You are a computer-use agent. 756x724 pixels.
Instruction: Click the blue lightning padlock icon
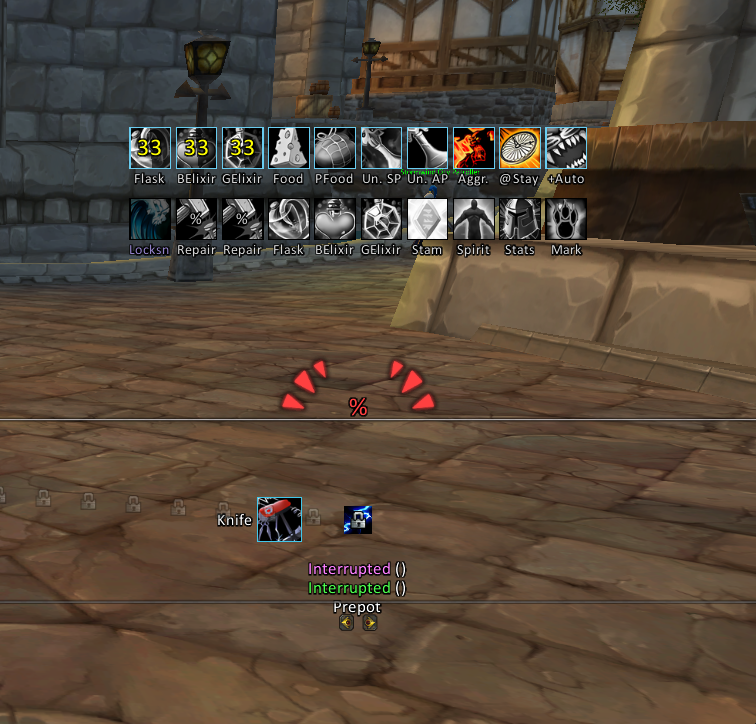(358, 520)
